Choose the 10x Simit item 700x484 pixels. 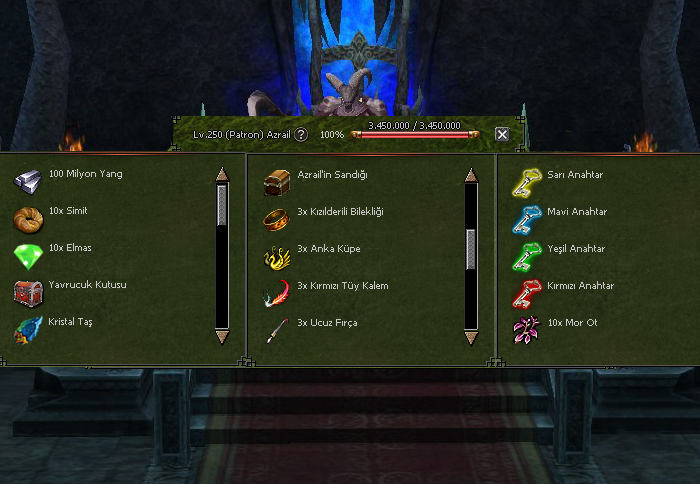(x=28, y=218)
